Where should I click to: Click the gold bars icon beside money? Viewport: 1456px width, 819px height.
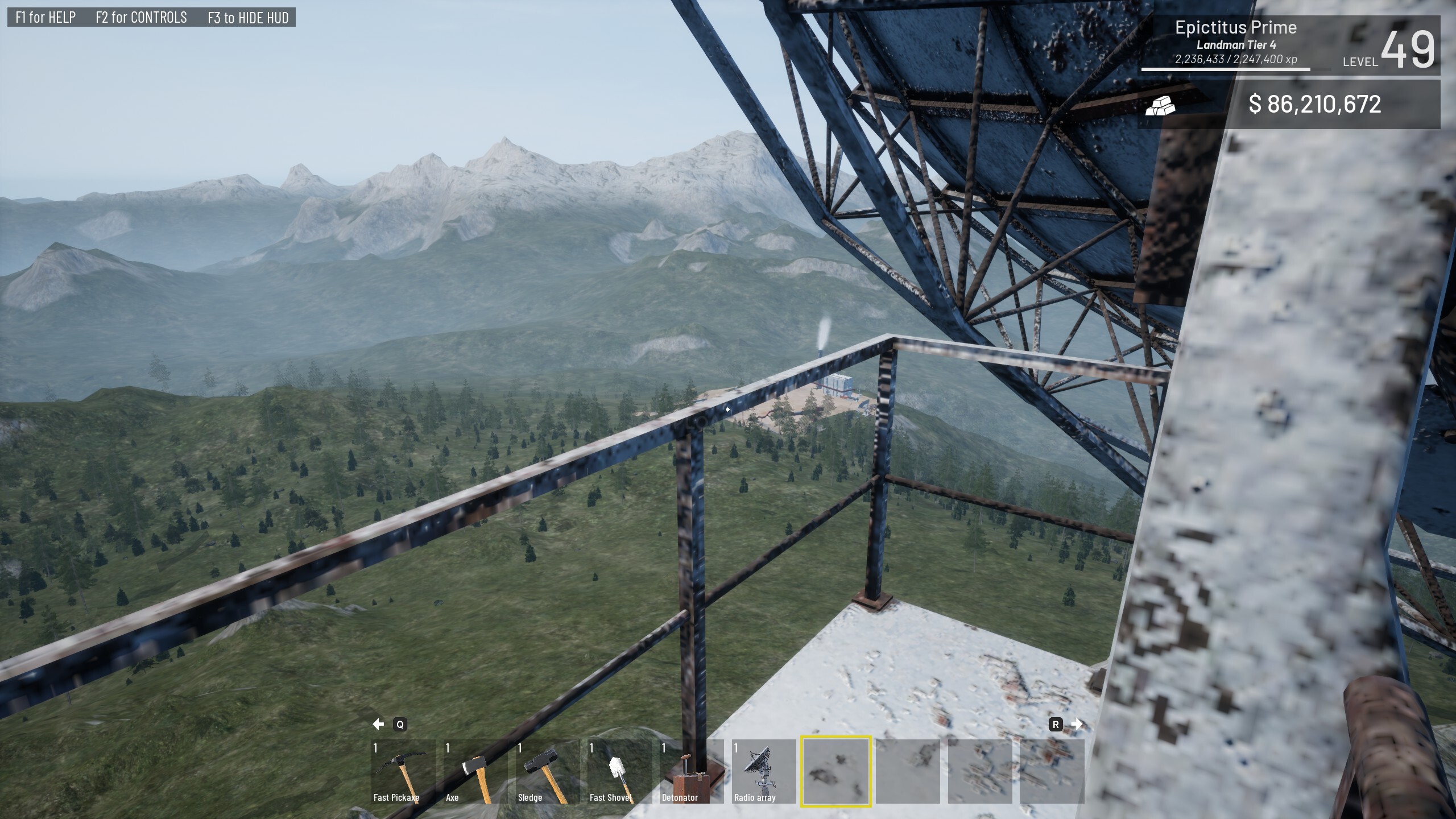point(1160,105)
